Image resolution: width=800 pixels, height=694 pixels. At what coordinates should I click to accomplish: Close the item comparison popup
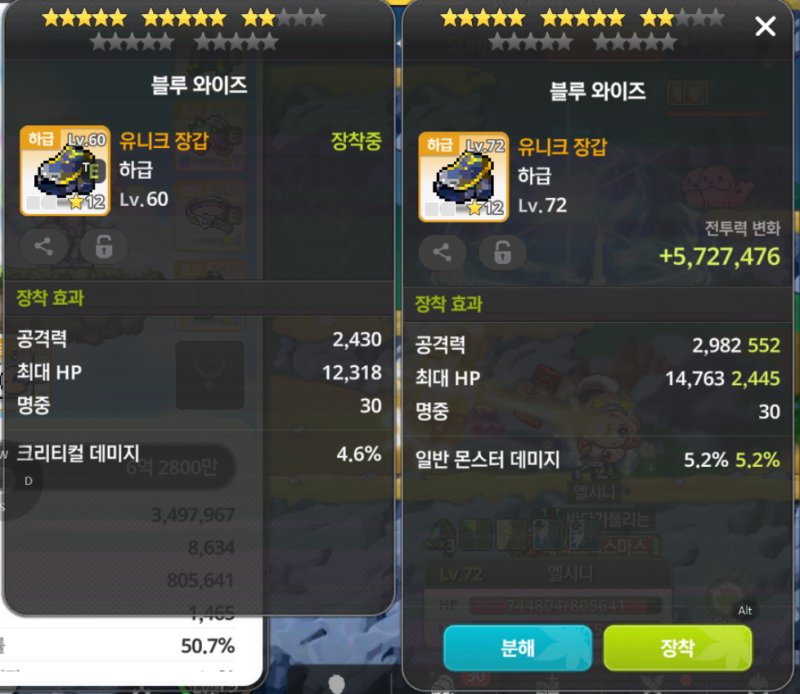[x=765, y=27]
